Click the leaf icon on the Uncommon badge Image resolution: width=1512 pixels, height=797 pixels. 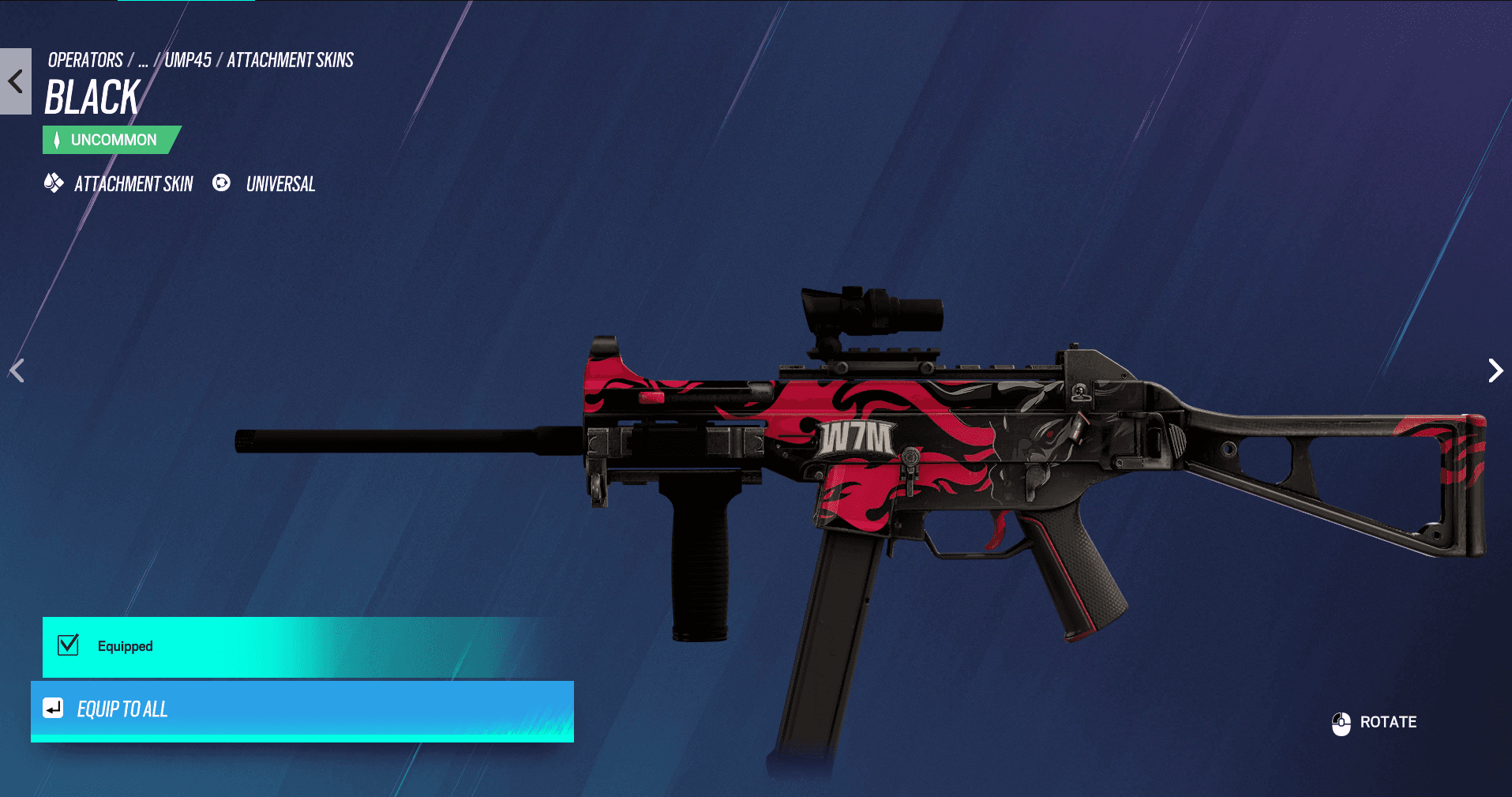tap(58, 139)
